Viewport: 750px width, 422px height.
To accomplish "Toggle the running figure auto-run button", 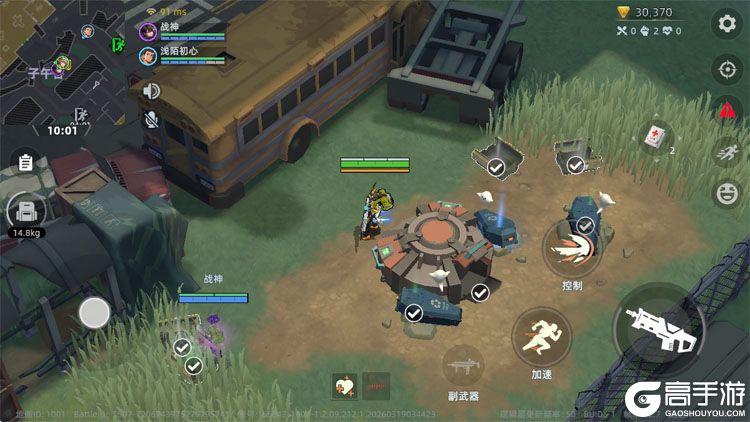I will point(724,151).
